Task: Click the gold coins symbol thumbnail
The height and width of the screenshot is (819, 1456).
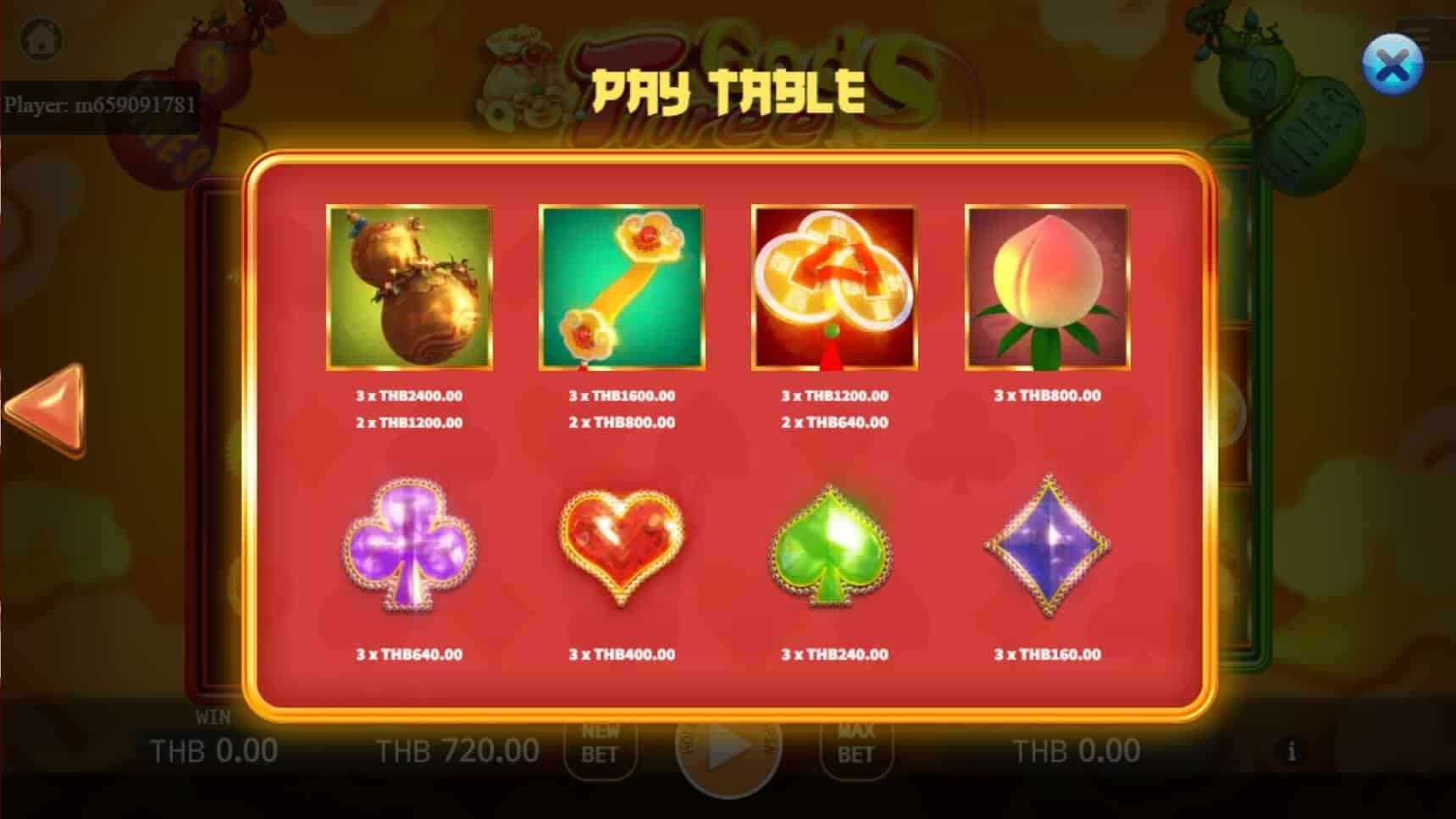Action: (834, 287)
